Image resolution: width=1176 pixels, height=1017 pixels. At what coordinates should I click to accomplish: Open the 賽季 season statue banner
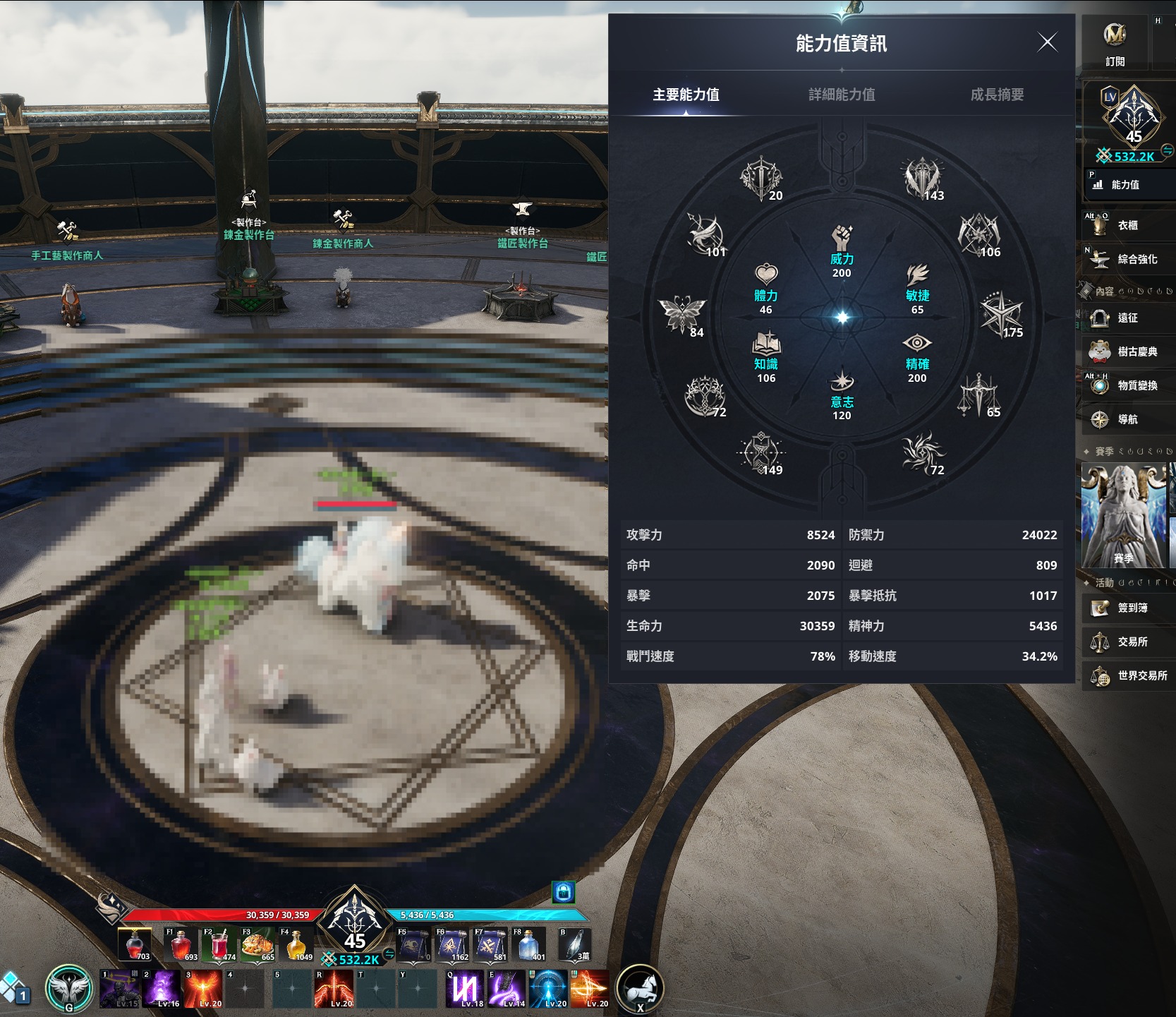(x=1123, y=515)
